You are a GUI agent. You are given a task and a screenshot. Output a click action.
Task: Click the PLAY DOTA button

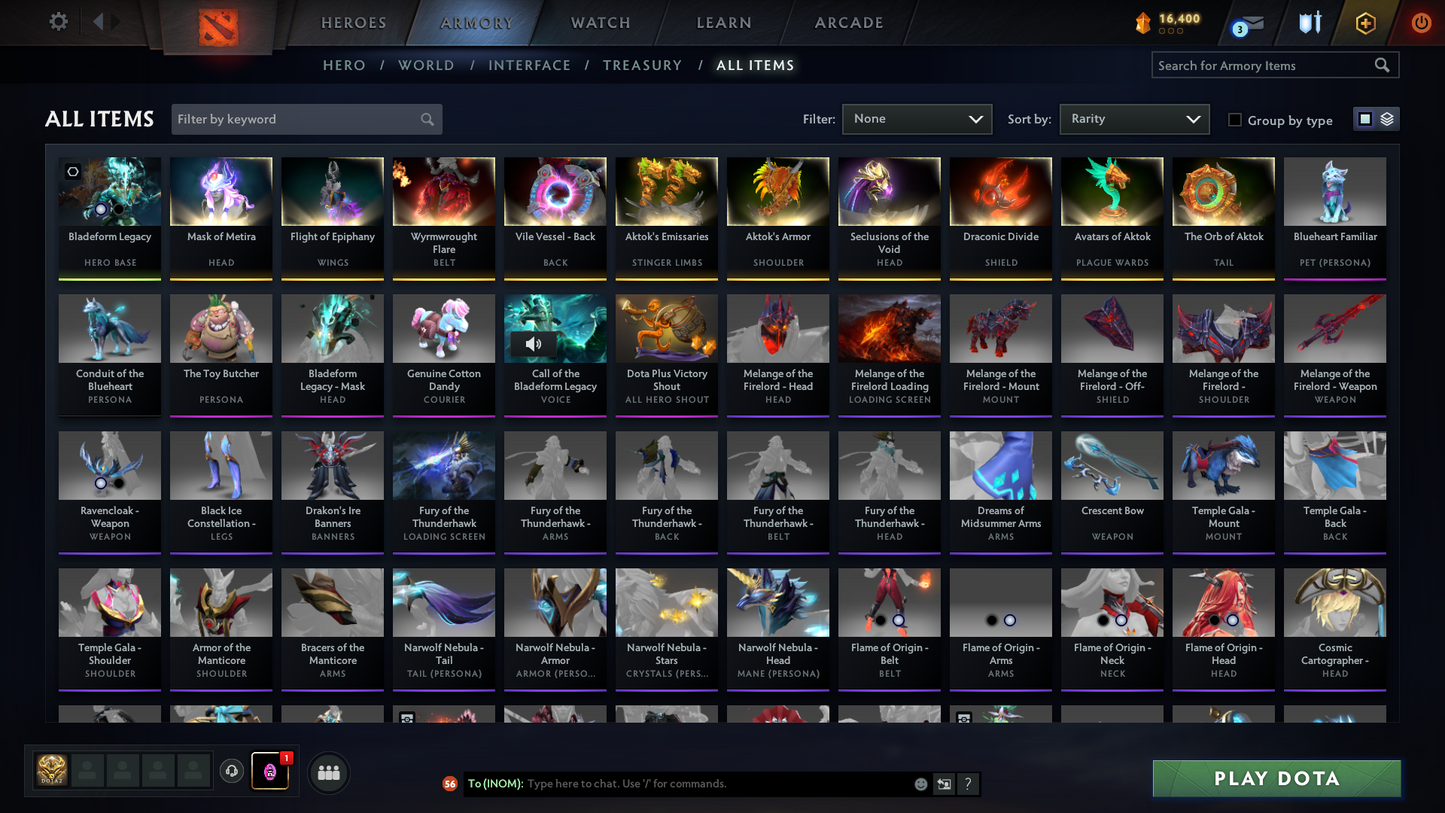click(1276, 778)
